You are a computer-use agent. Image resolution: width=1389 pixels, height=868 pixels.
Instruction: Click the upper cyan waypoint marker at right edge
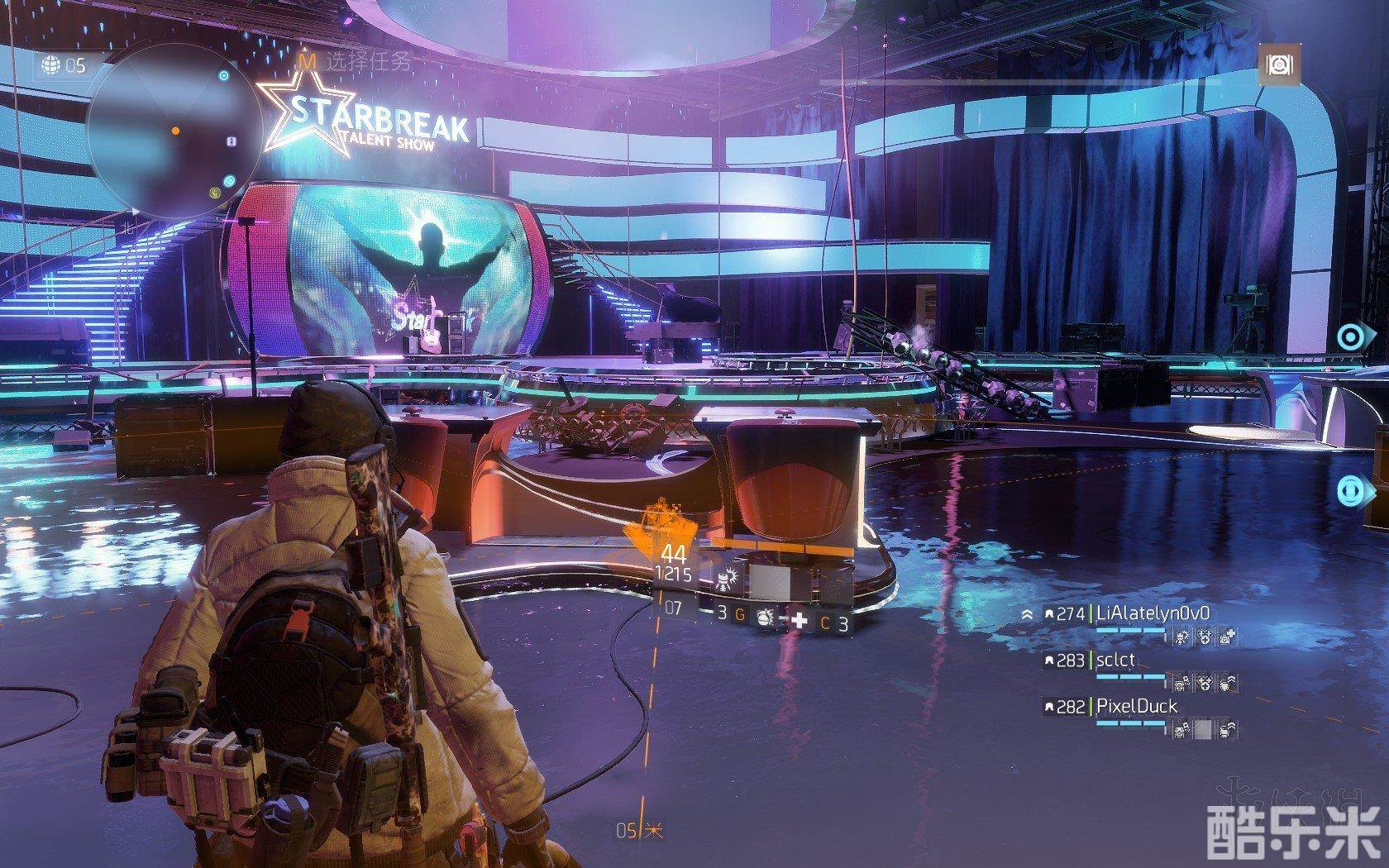(x=1351, y=337)
